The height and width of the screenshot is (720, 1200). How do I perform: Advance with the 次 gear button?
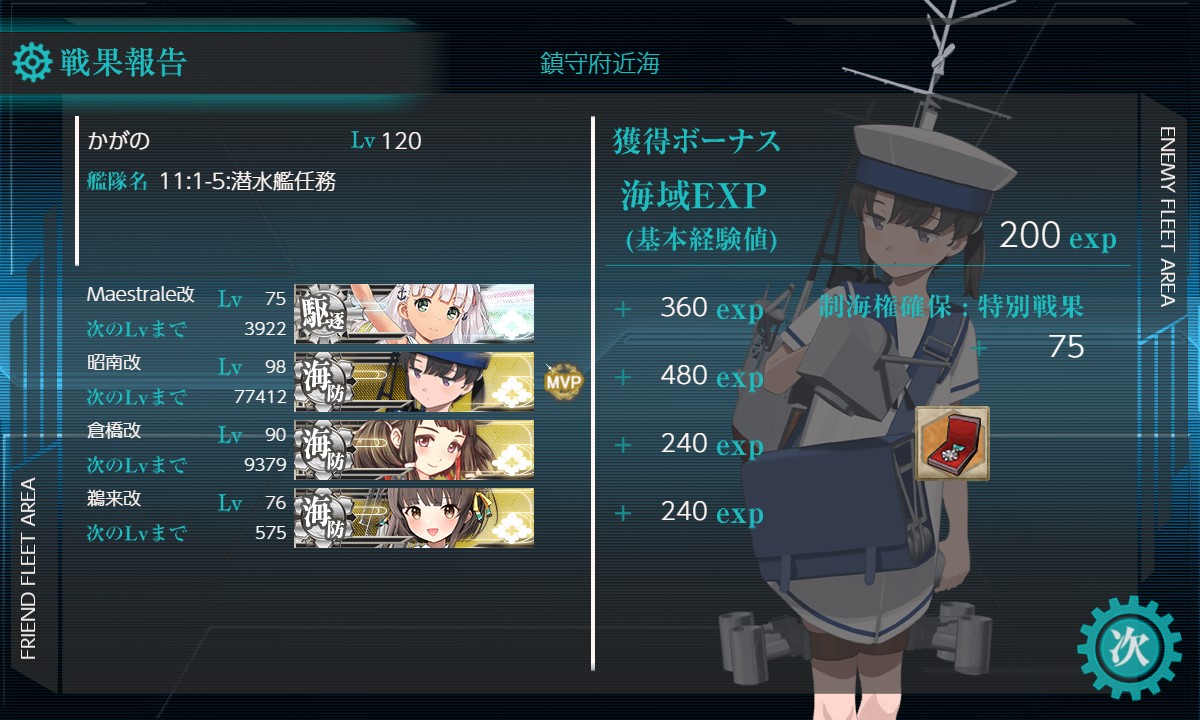(1129, 647)
